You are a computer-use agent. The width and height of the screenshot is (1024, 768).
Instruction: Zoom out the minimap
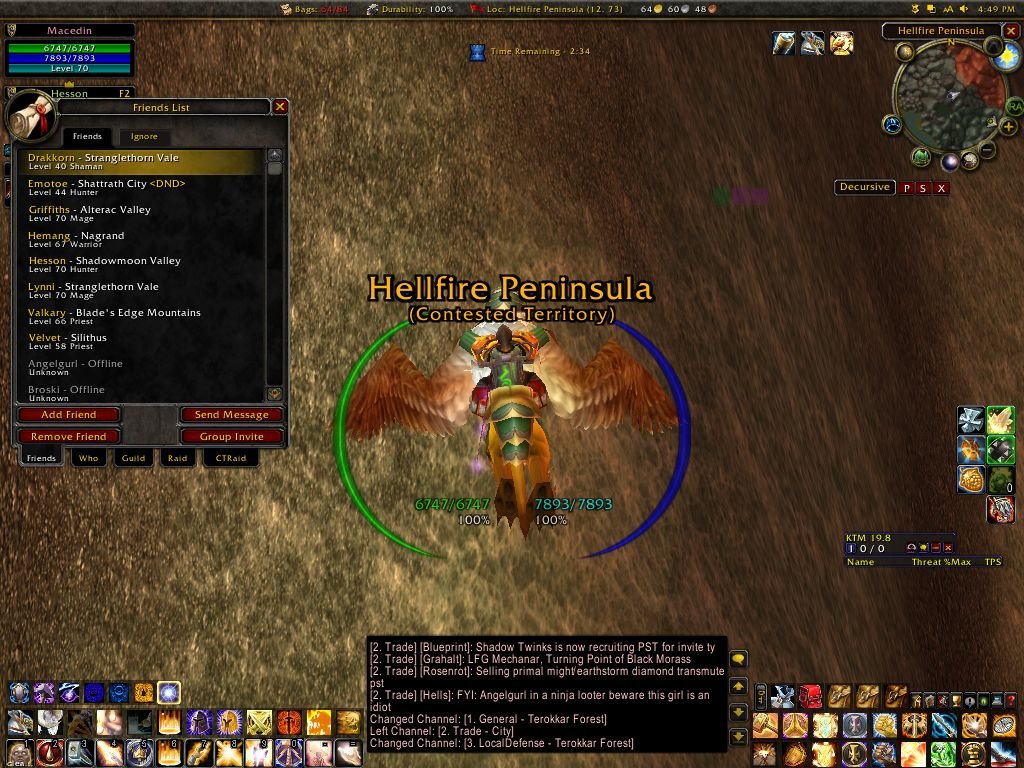click(x=987, y=151)
